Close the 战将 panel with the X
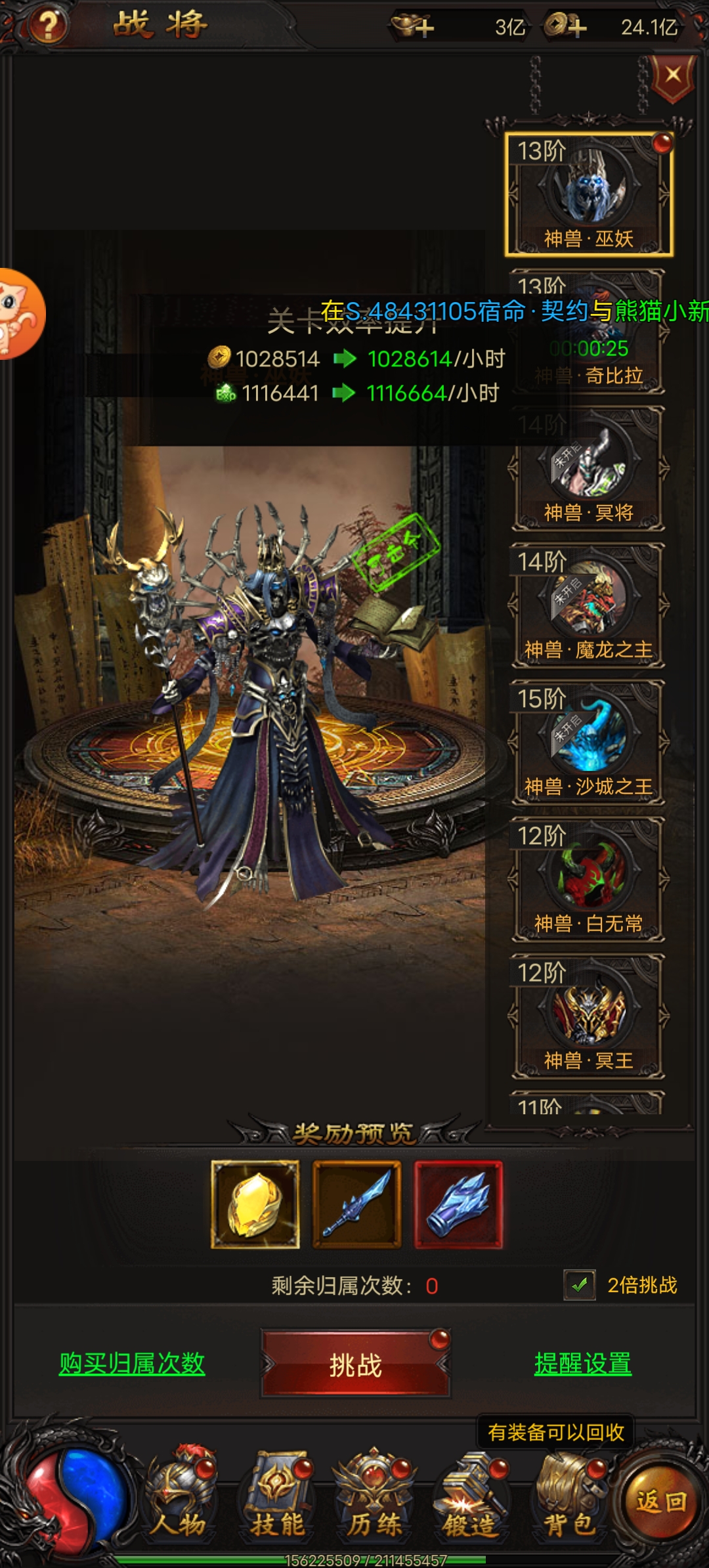 pyautogui.click(x=672, y=75)
